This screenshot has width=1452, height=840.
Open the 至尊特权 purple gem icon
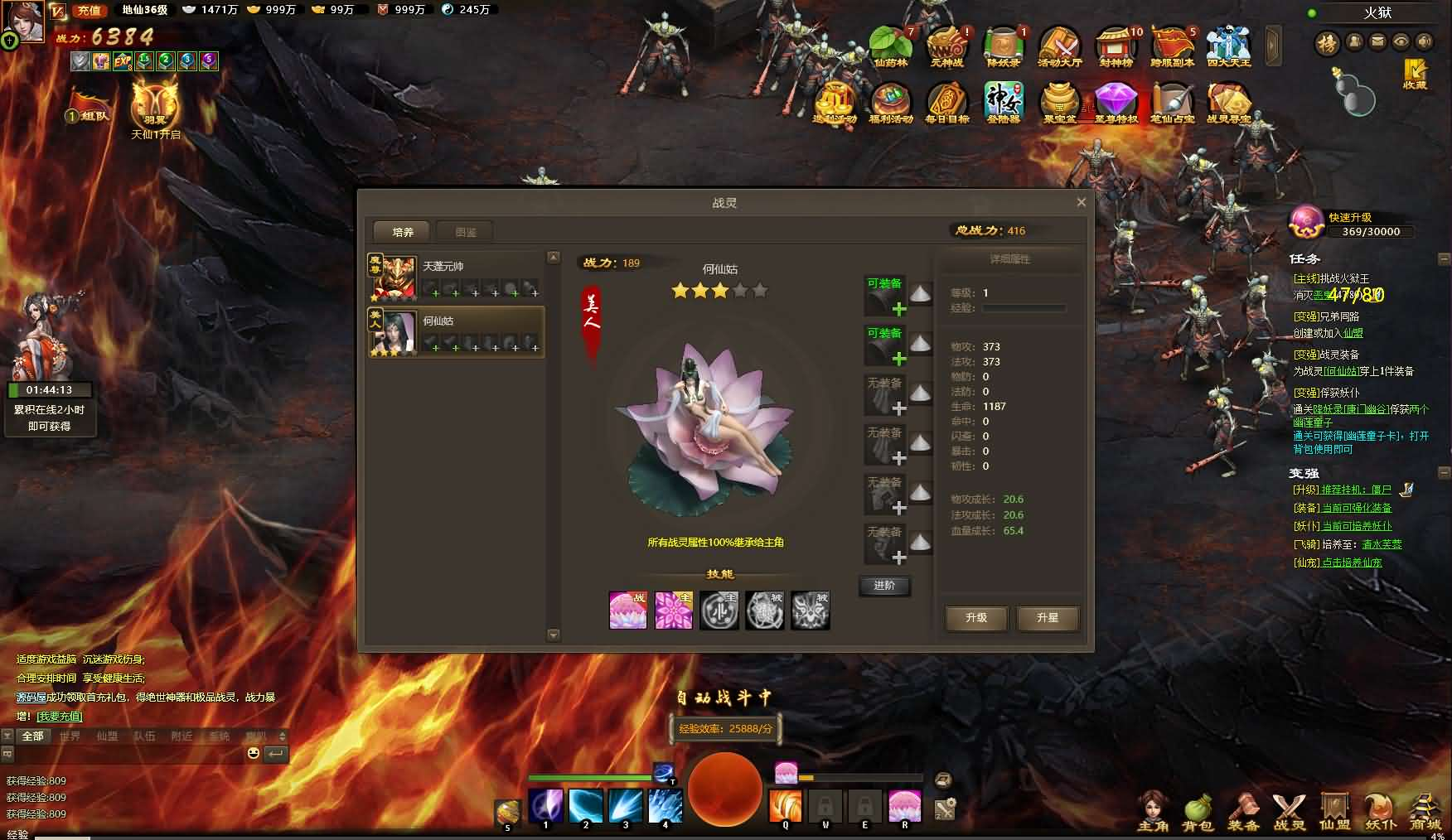click(1116, 103)
